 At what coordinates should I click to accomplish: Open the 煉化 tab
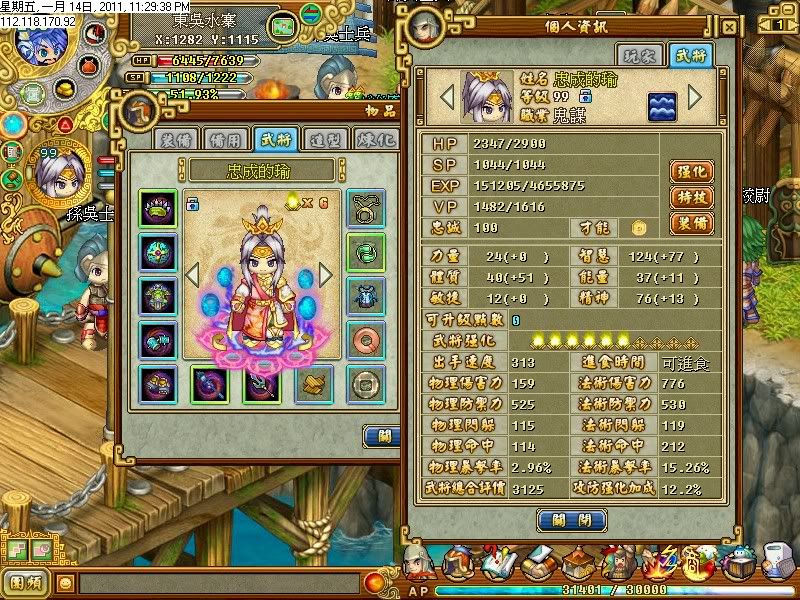click(374, 139)
